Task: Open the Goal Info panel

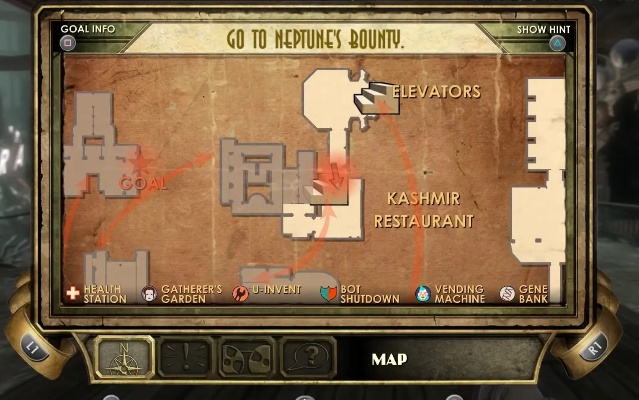Action: tap(87, 36)
